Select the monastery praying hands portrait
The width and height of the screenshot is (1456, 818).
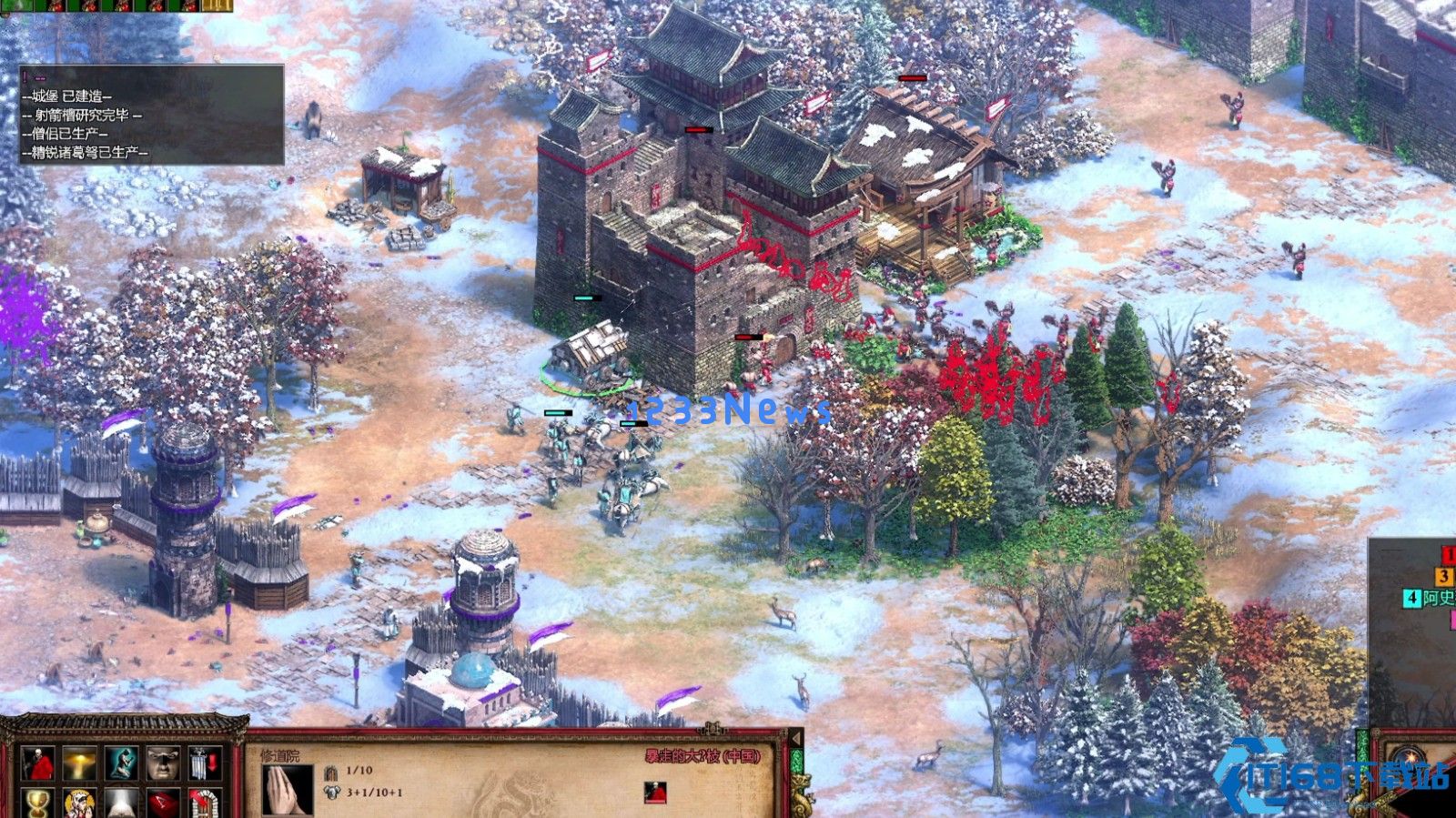point(287,789)
